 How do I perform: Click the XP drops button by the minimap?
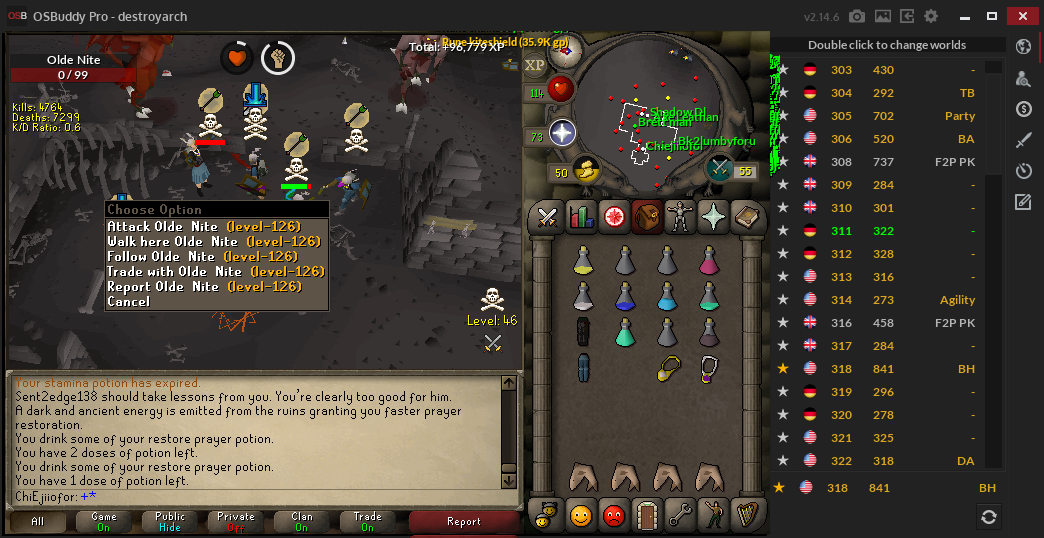536,65
